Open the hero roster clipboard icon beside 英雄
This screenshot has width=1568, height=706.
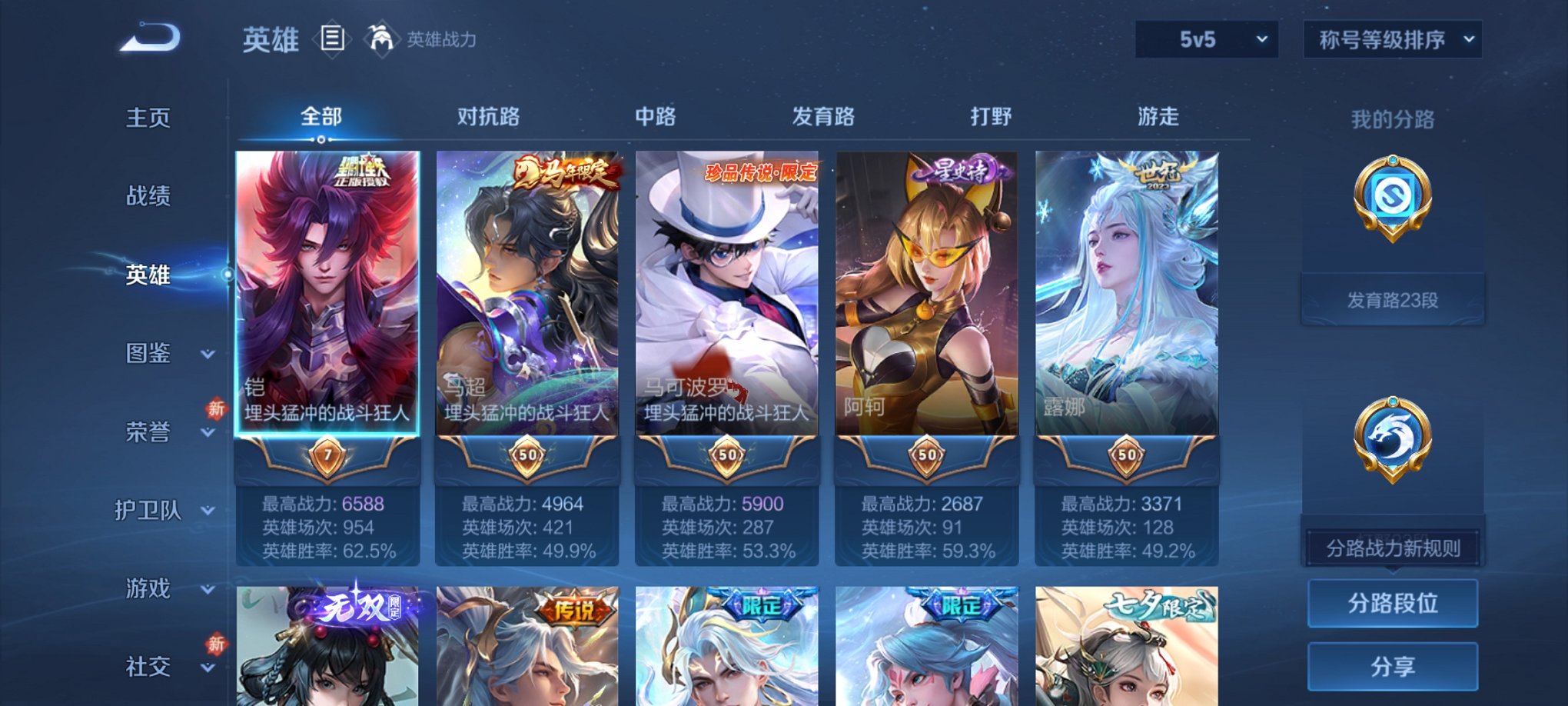coord(332,38)
